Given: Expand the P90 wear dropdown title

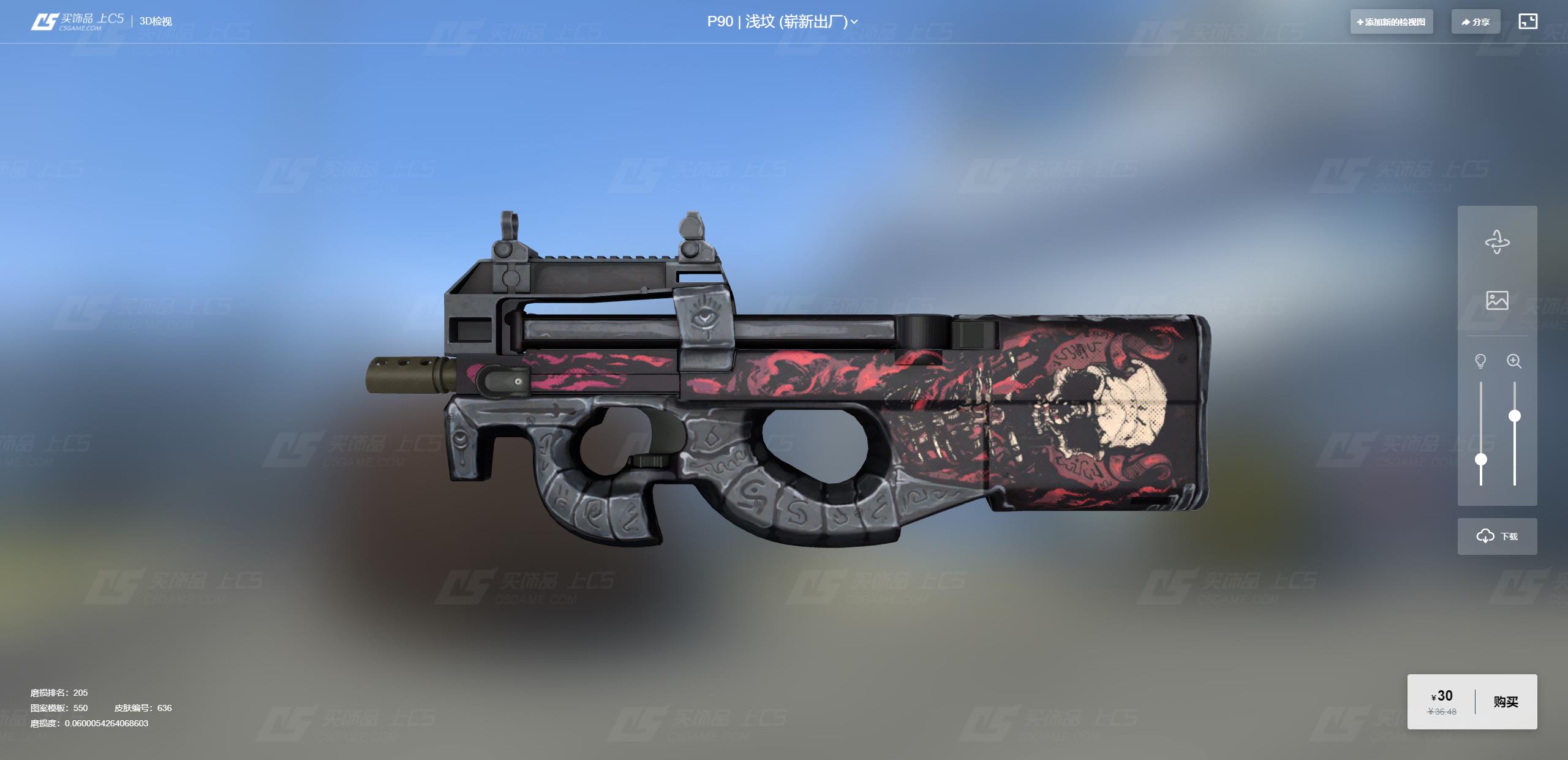Looking at the screenshot, I should coord(782,22).
